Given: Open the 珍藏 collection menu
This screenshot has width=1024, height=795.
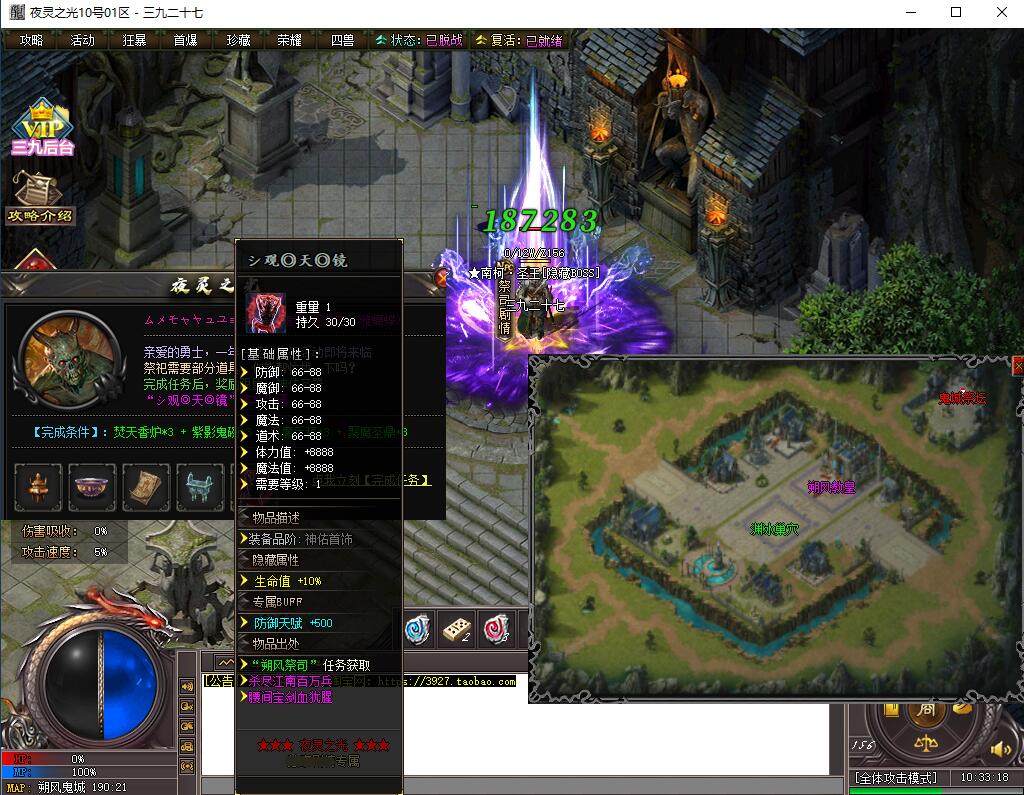Looking at the screenshot, I should [238, 40].
